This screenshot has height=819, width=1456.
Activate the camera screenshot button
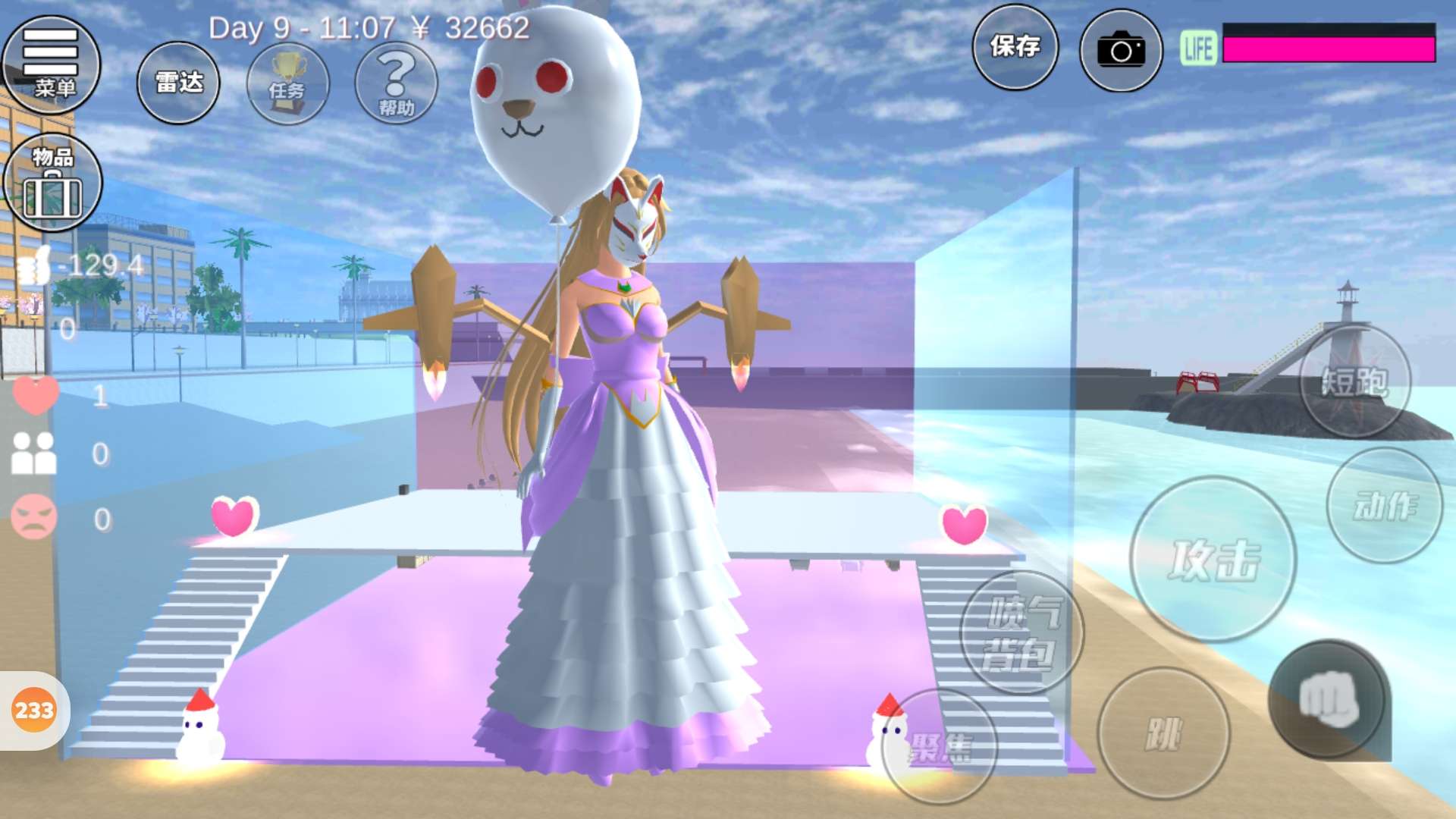click(1121, 51)
